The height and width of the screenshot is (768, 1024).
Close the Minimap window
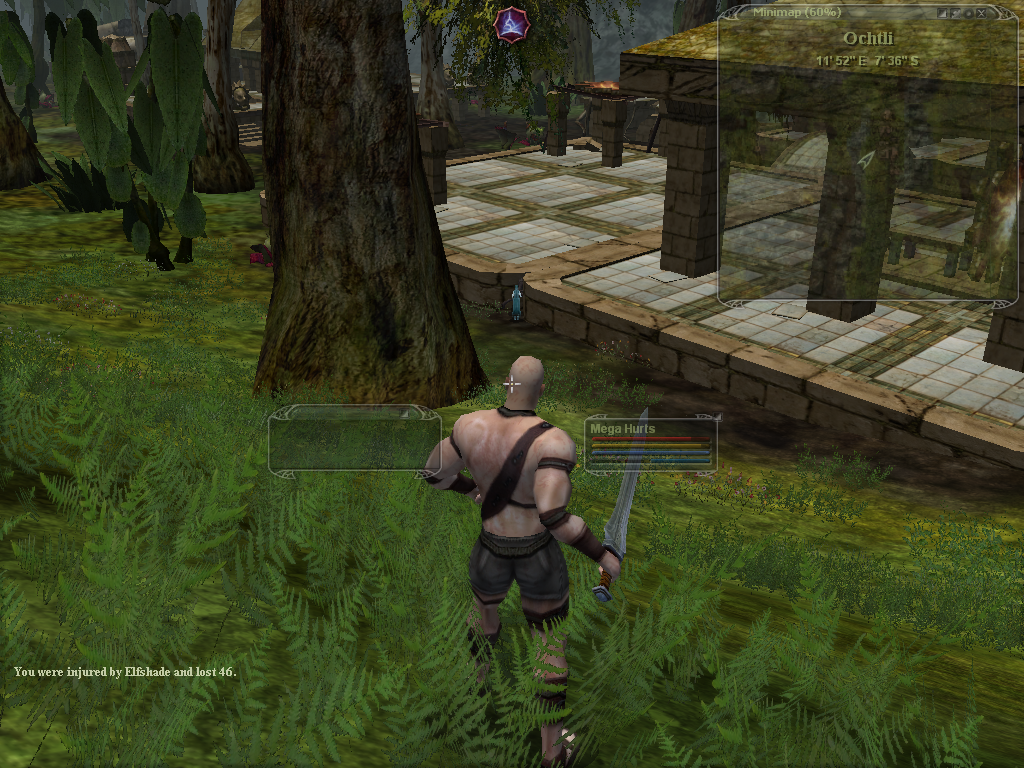coord(982,13)
